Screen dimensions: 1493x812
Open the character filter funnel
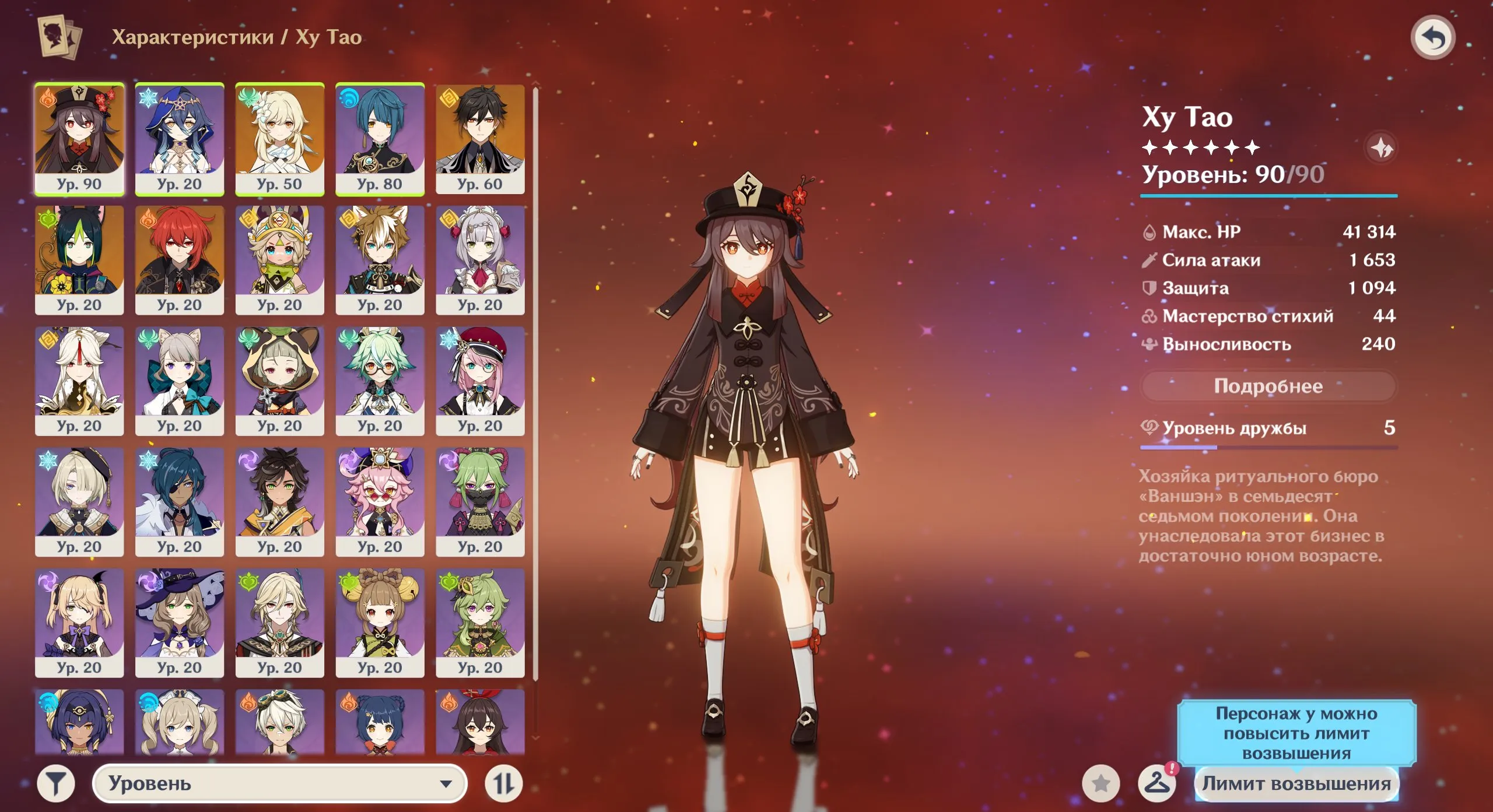(x=56, y=783)
